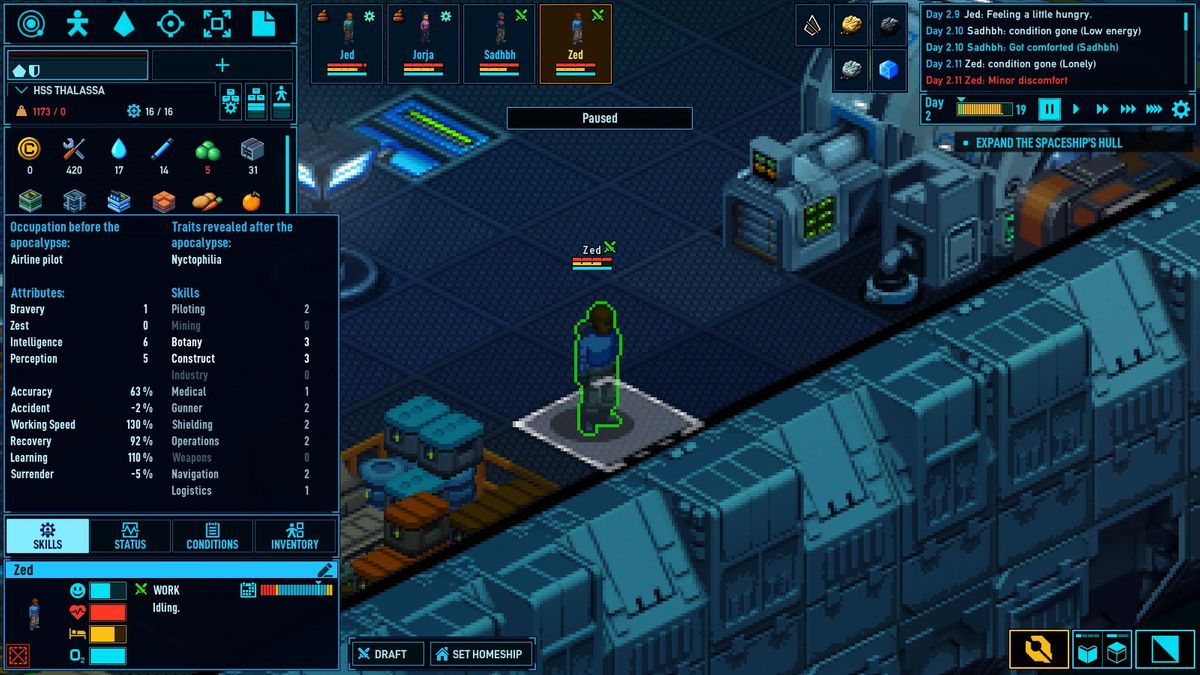Rename Zed with the pencil icon
Image resolution: width=1200 pixels, height=675 pixels.
325,570
